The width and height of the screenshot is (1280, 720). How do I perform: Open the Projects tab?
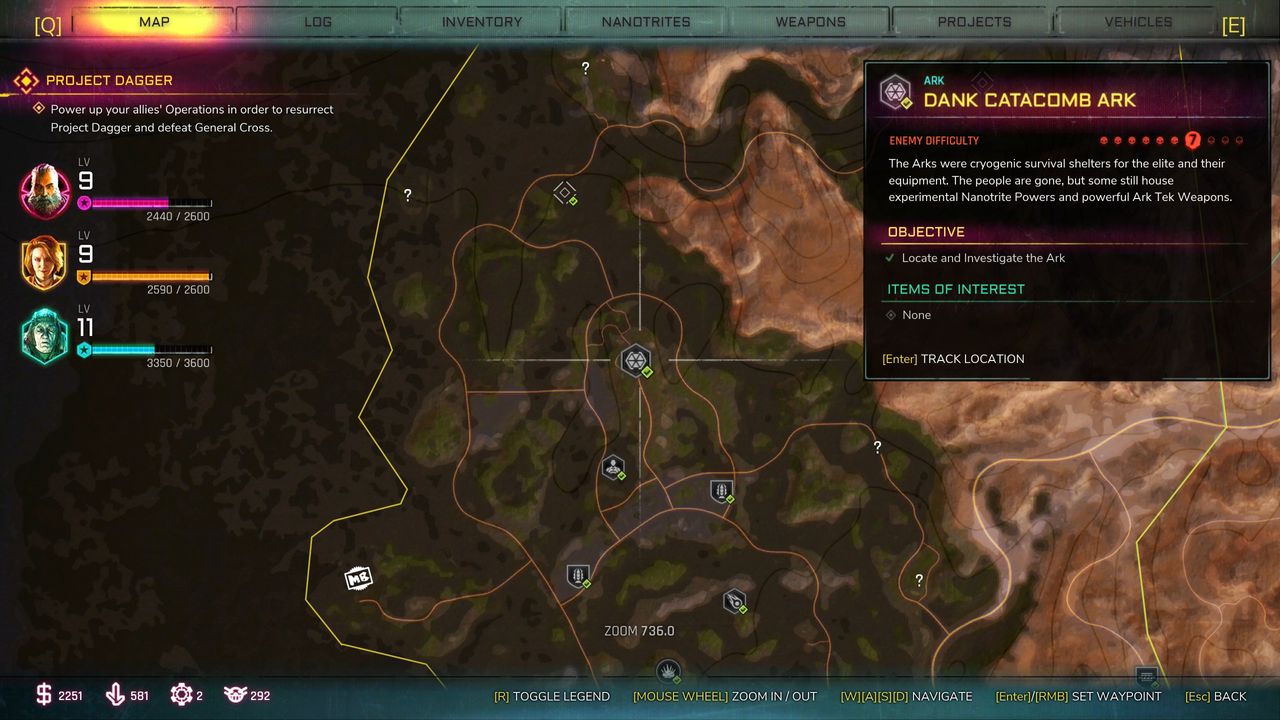pos(974,21)
